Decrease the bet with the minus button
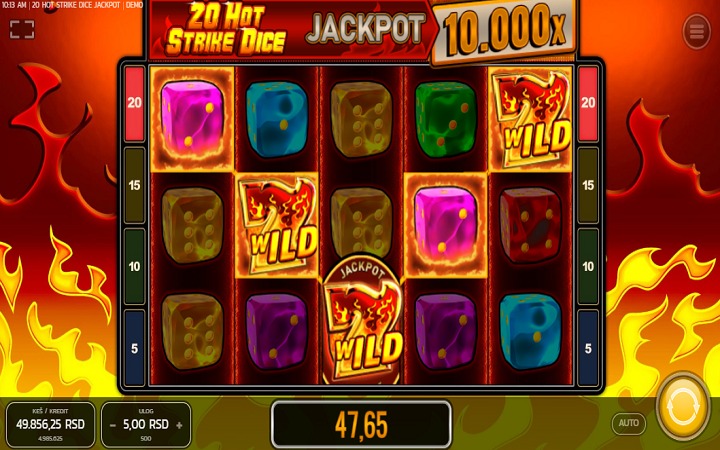This screenshot has width=720, height=450. pos(113,424)
